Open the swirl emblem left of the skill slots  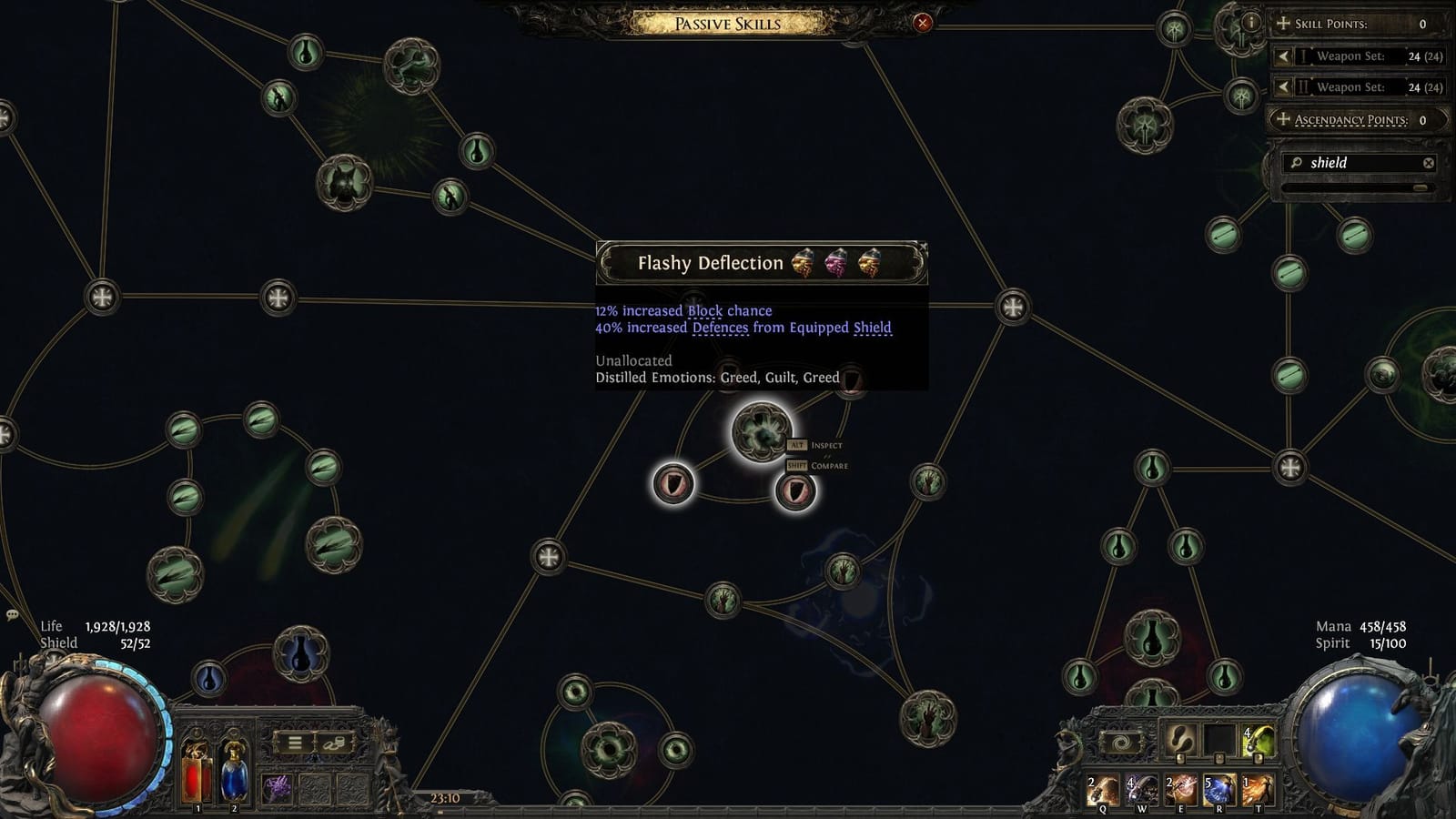pyautogui.click(x=1119, y=743)
